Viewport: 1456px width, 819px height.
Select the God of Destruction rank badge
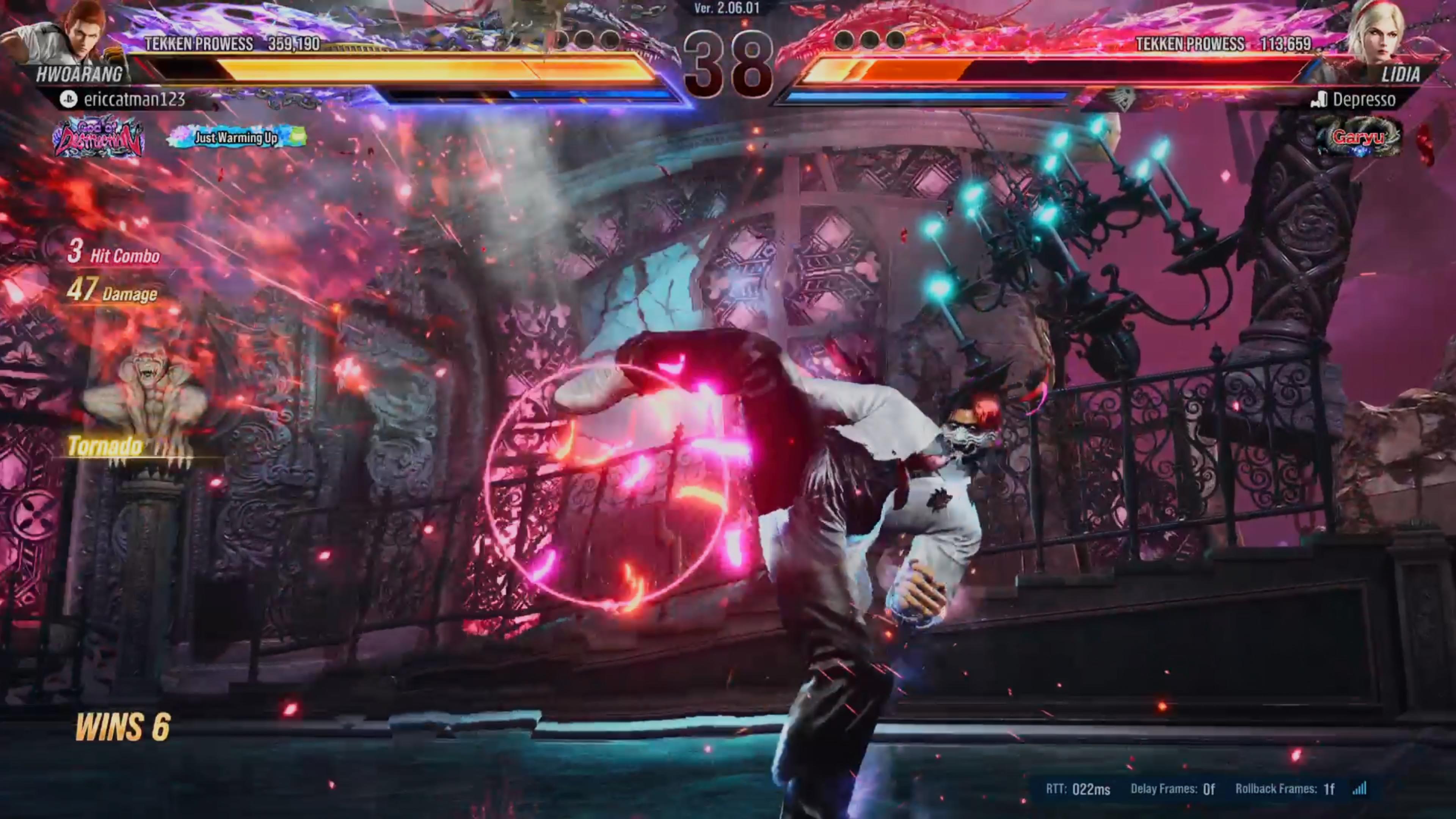click(x=98, y=137)
